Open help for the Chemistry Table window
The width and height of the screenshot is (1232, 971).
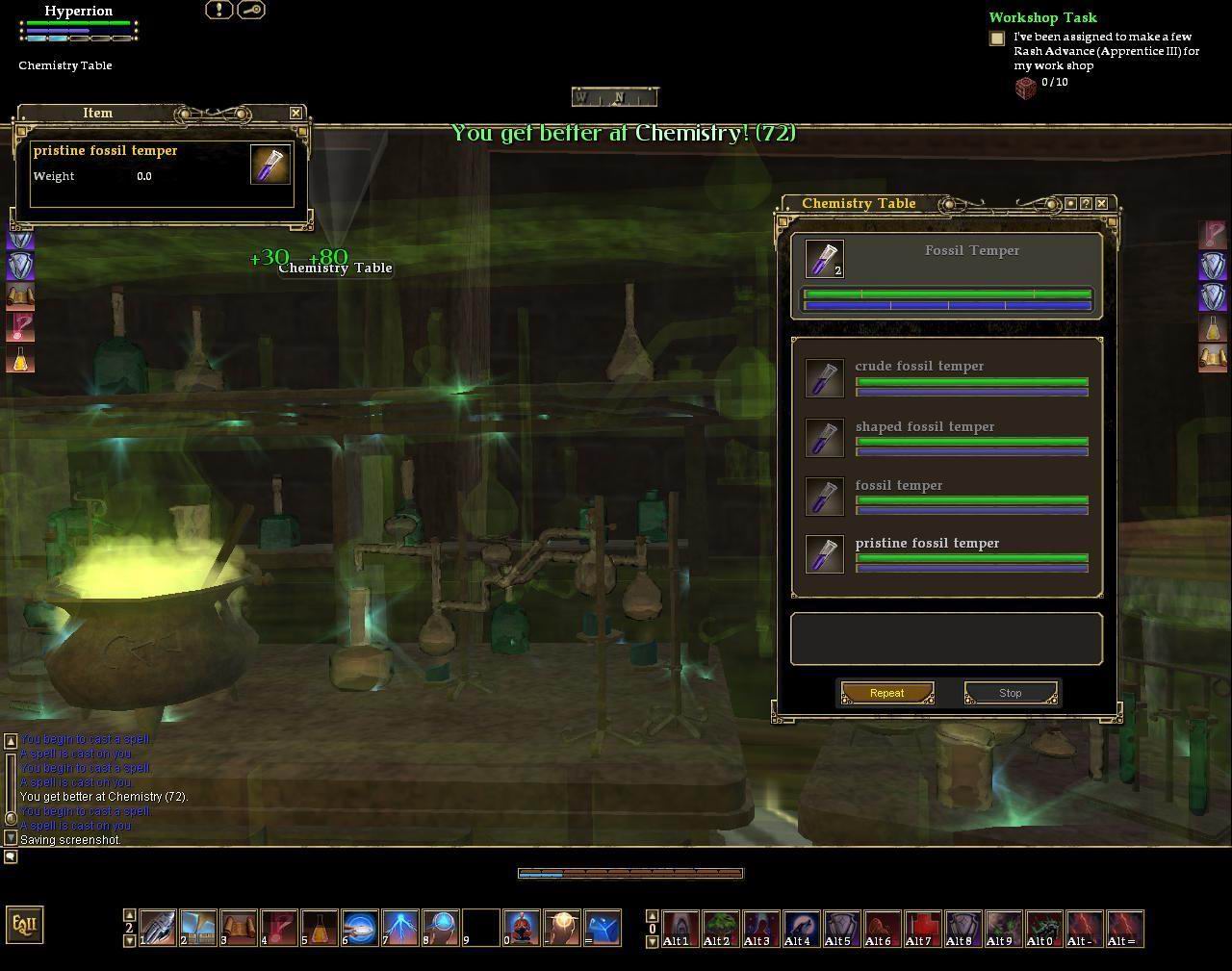[1086, 203]
